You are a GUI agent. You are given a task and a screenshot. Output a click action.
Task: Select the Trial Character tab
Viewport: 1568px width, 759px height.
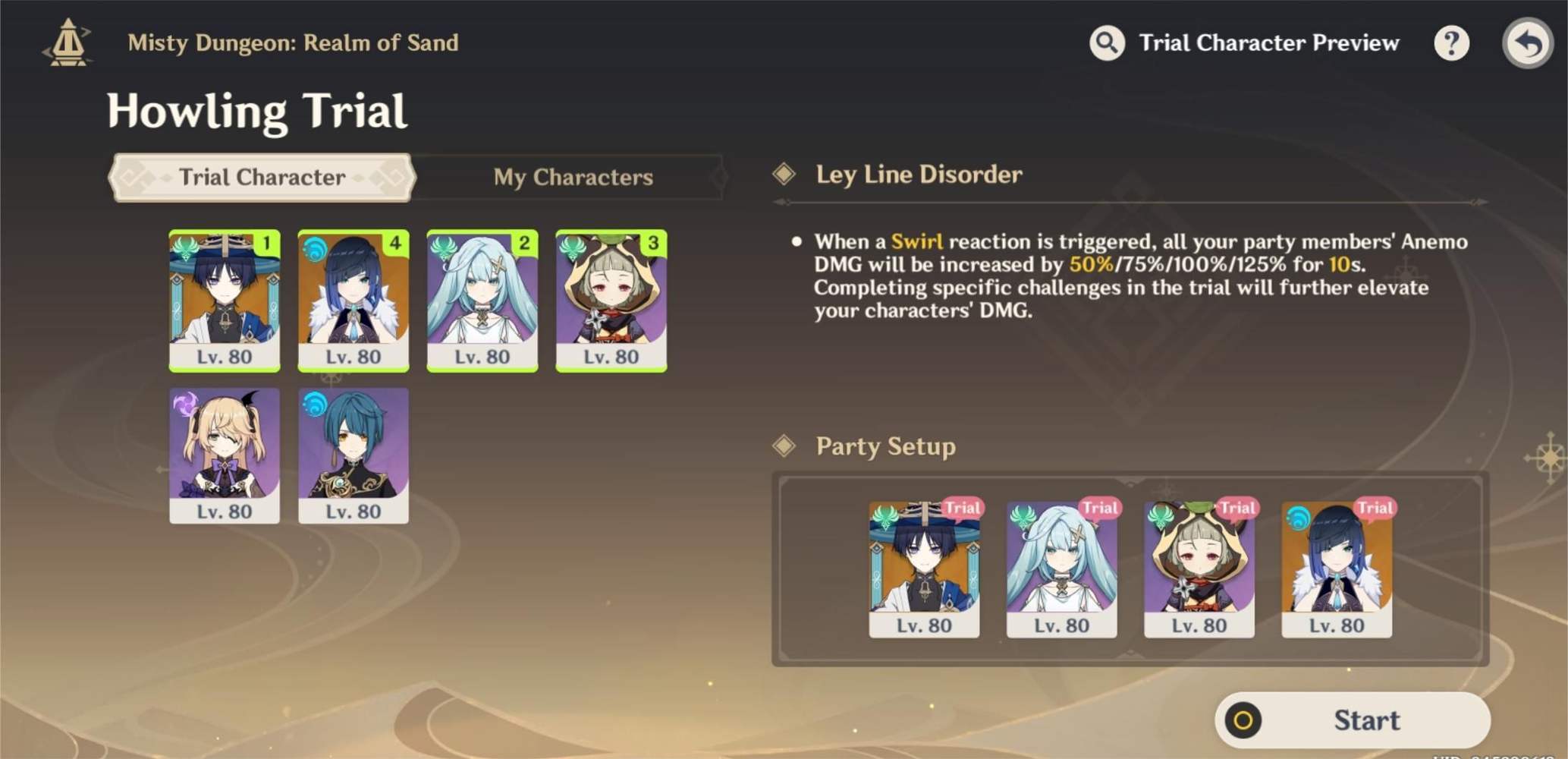pos(260,177)
